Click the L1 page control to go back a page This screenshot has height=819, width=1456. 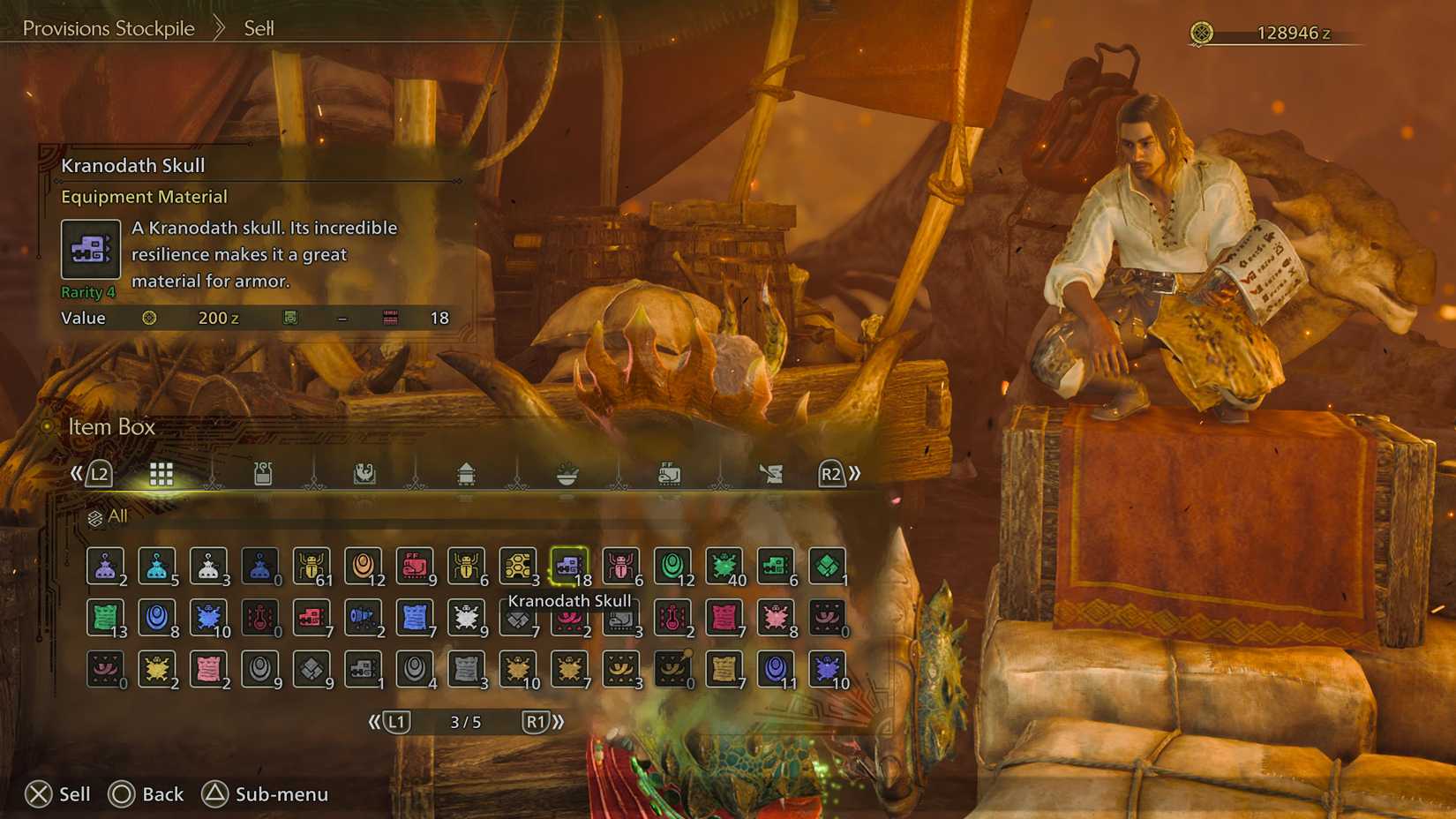click(x=396, y=721)
